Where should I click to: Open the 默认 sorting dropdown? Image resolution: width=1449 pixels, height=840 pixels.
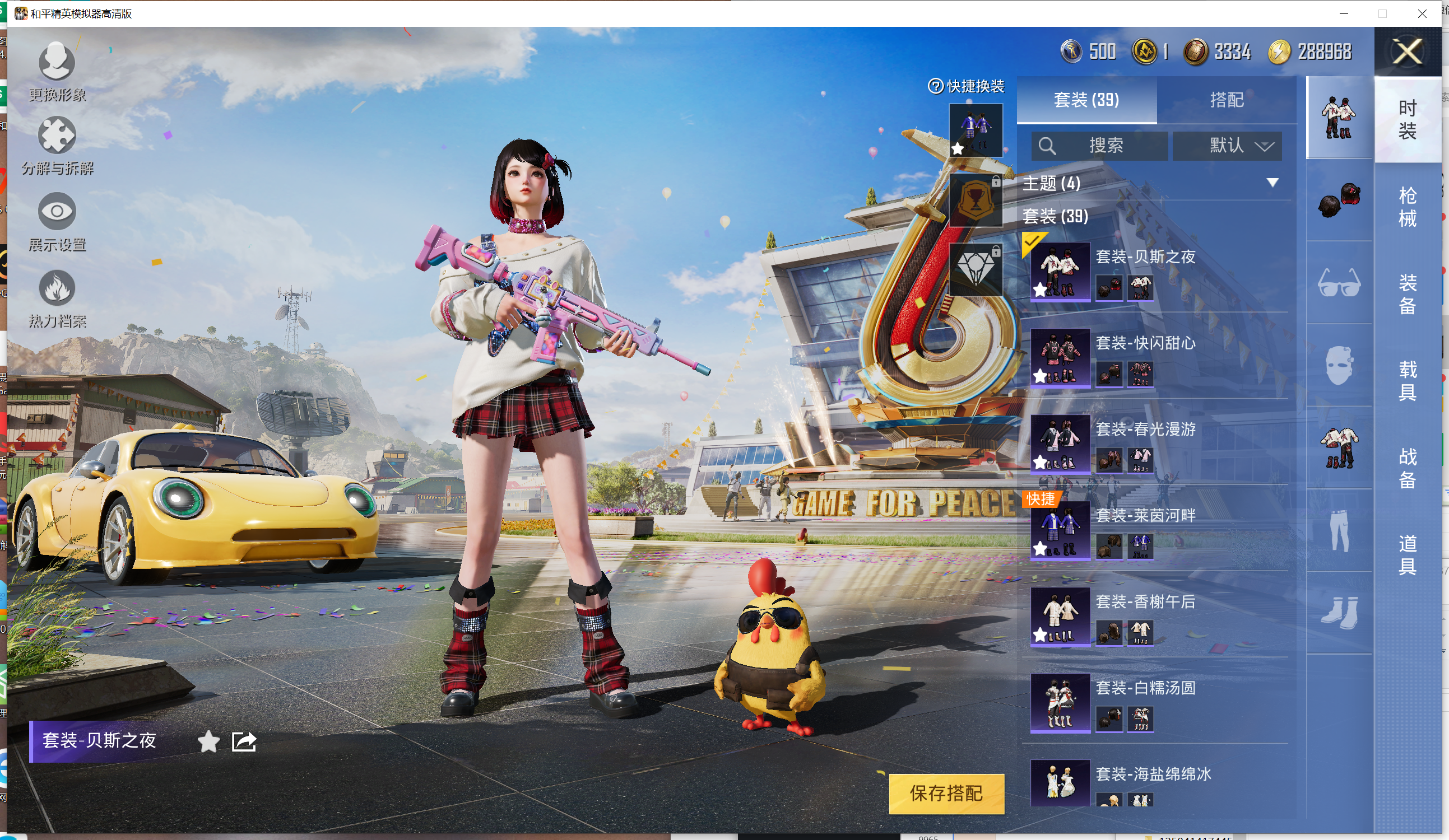[x=1227, y=146]
